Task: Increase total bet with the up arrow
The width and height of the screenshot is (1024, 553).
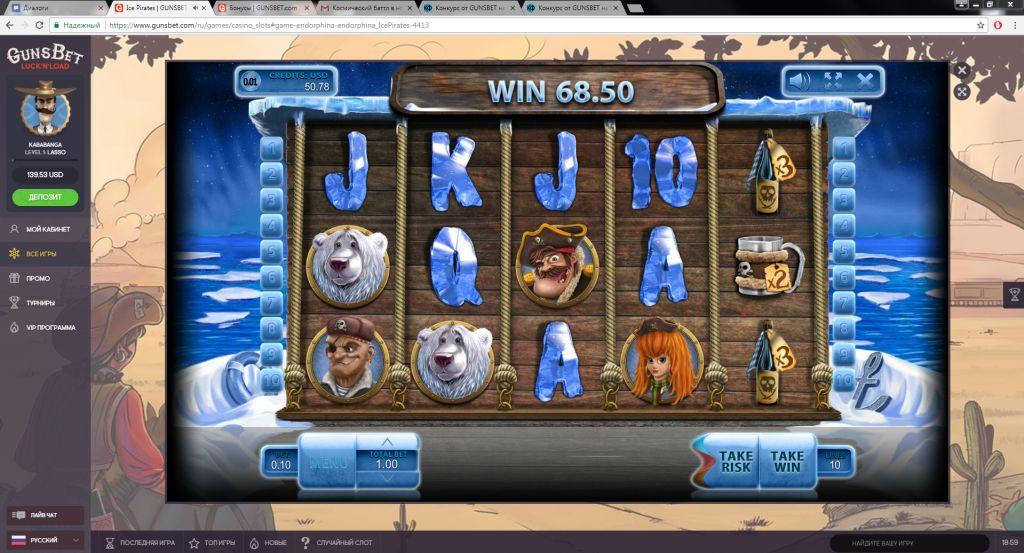Action: [x=387, y=442]
